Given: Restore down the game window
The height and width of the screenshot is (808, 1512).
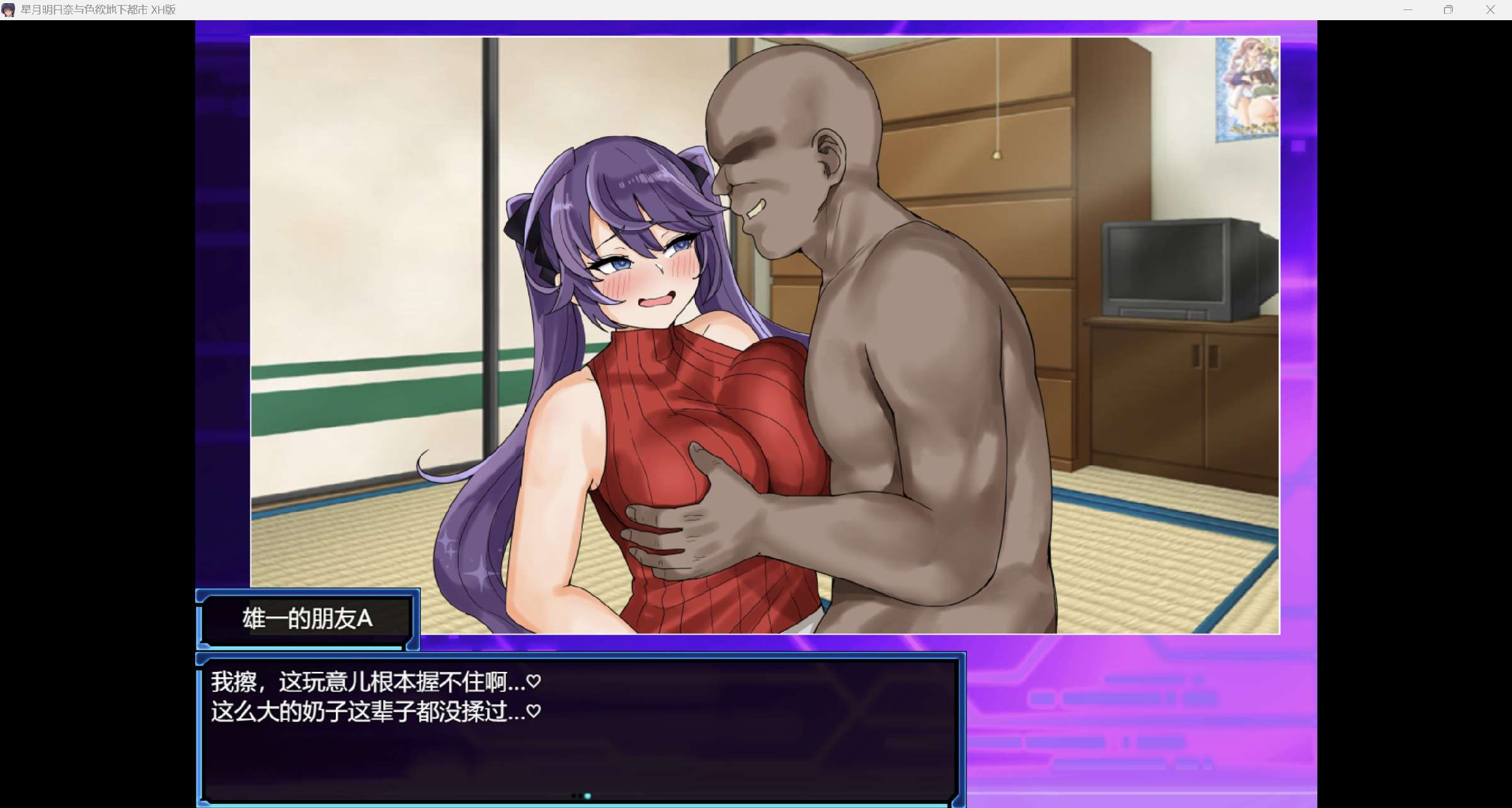Looking at the screenshot, I should click(x=1448, y=10).
